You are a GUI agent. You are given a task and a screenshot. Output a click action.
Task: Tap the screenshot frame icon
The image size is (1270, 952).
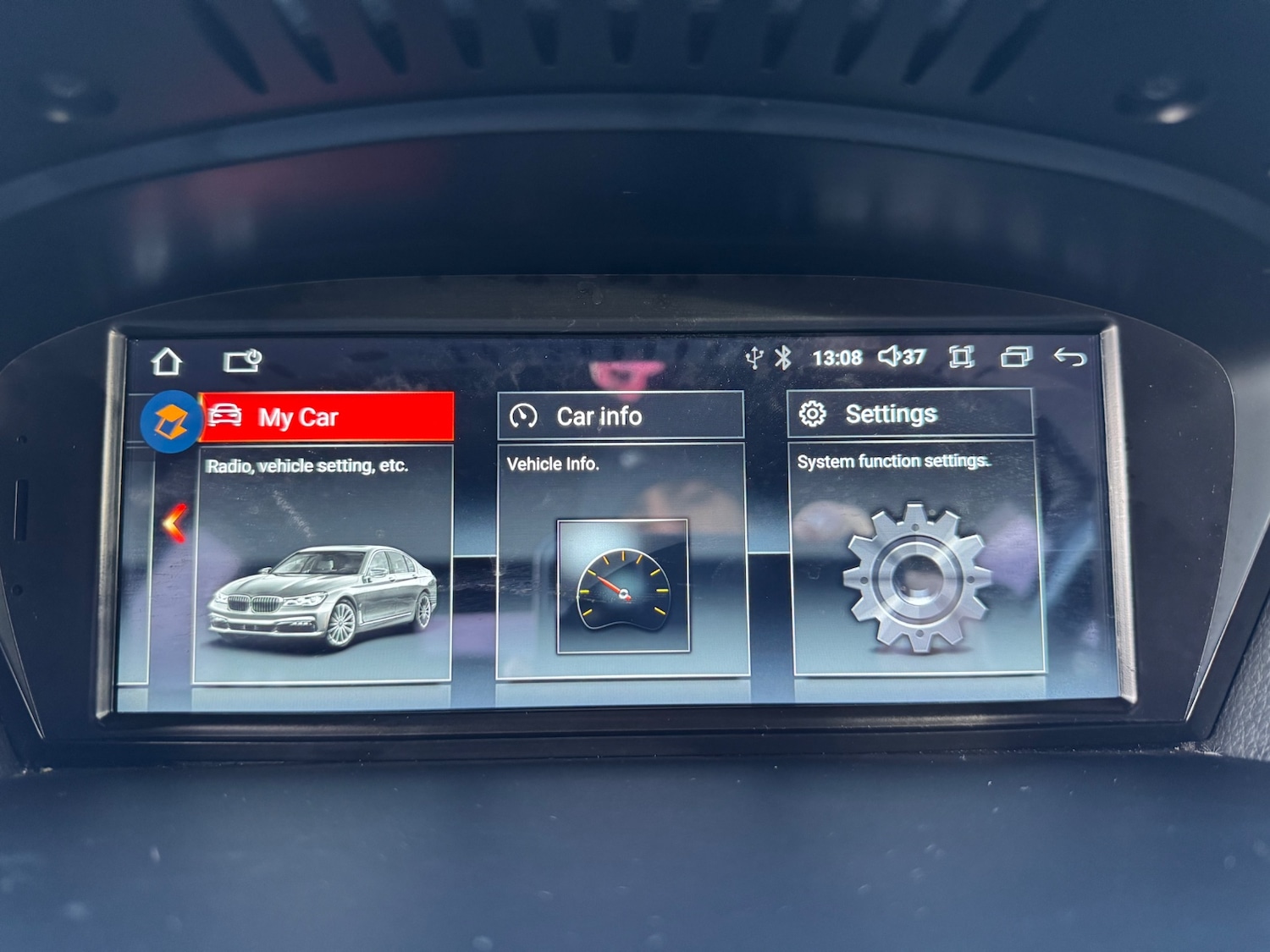point(961,356)
